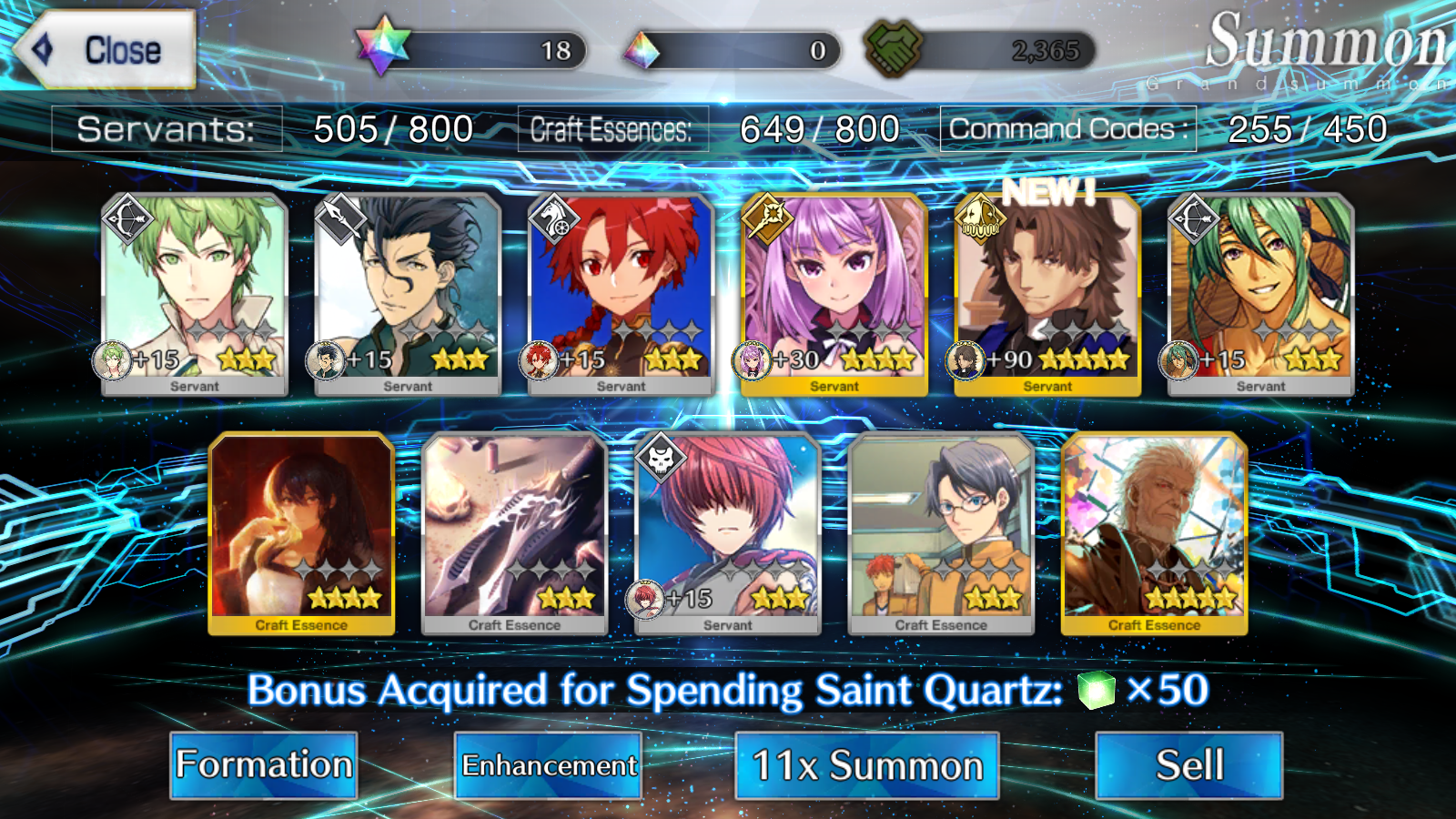Select the long green-haired Archer servant card

[1260, 293]
